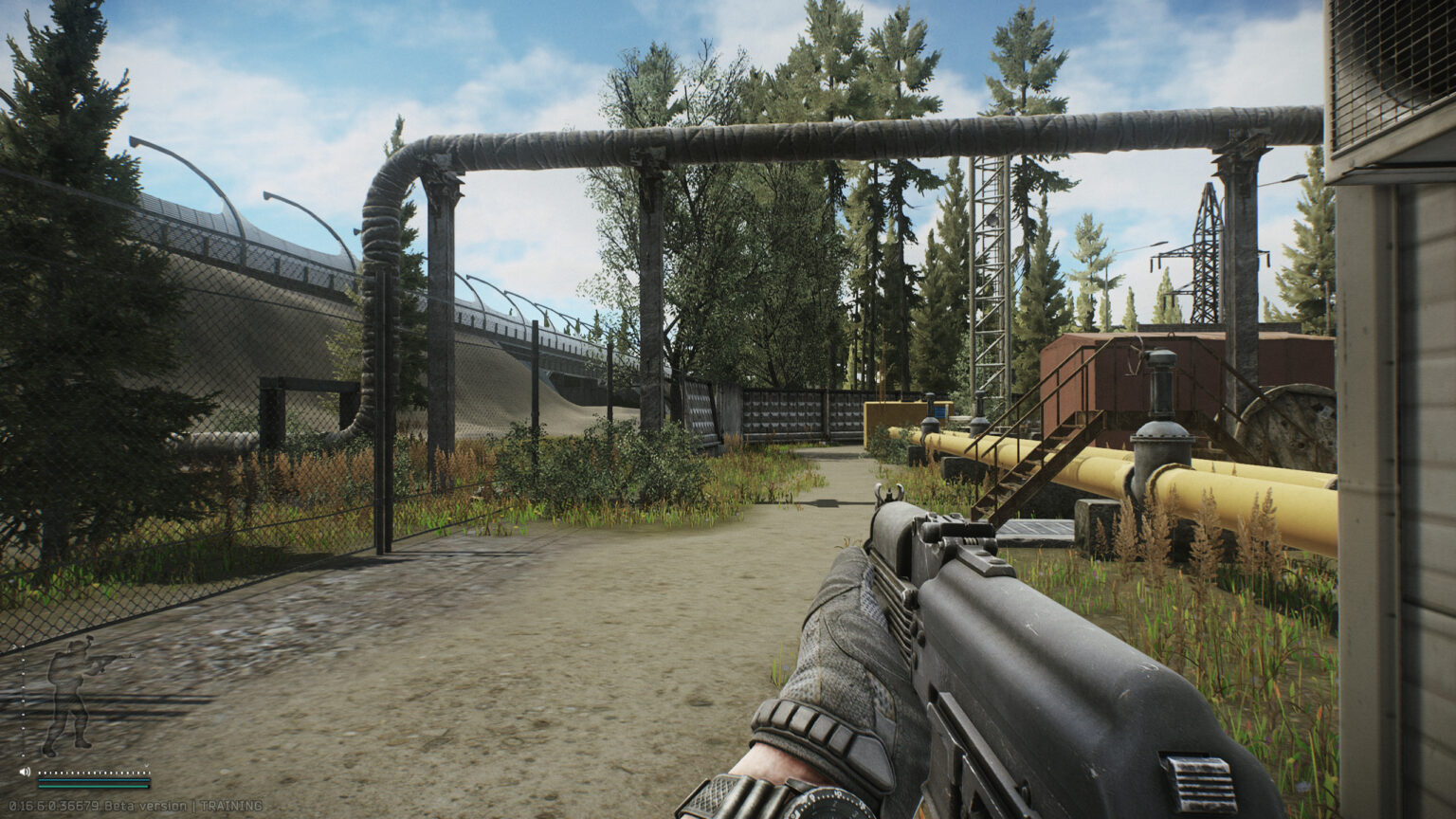This screenshot has height=819, width=1456.
Task: Click the speaker volume icon
Action: click(25, 772)
